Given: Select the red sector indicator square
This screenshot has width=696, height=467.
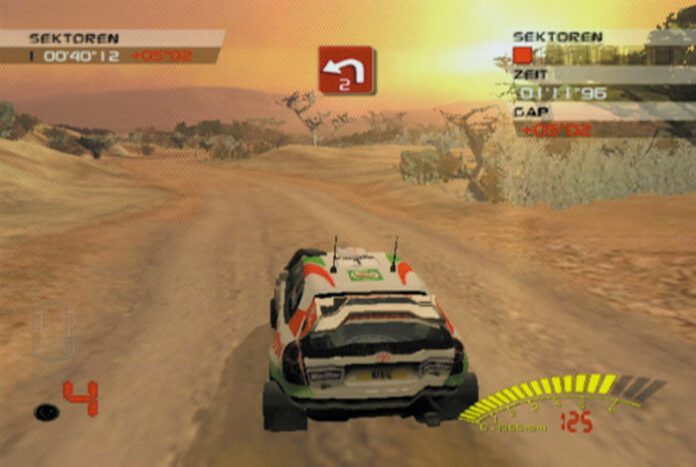Looking at the screenshot, I should tap(522, 55).
